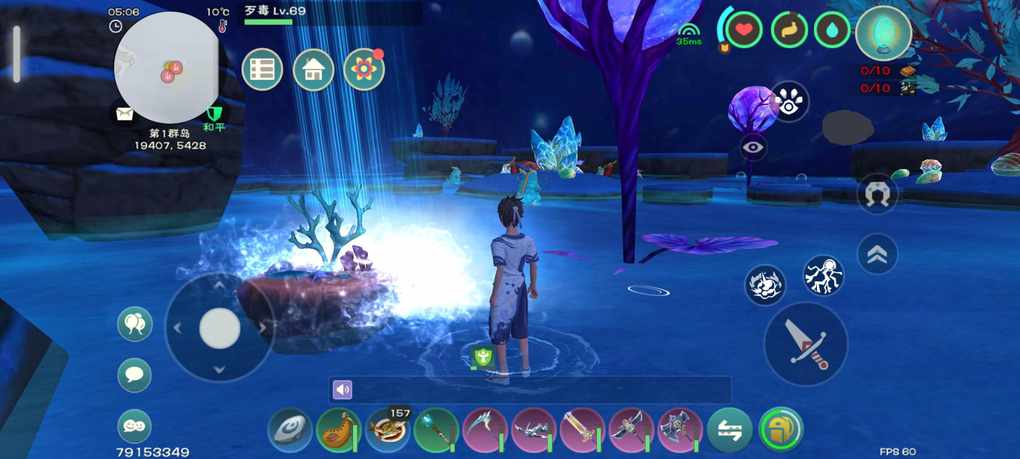Open the mail envelope icon
Viewport: 1020px width, 459px height.
click(x=124, y=114)
